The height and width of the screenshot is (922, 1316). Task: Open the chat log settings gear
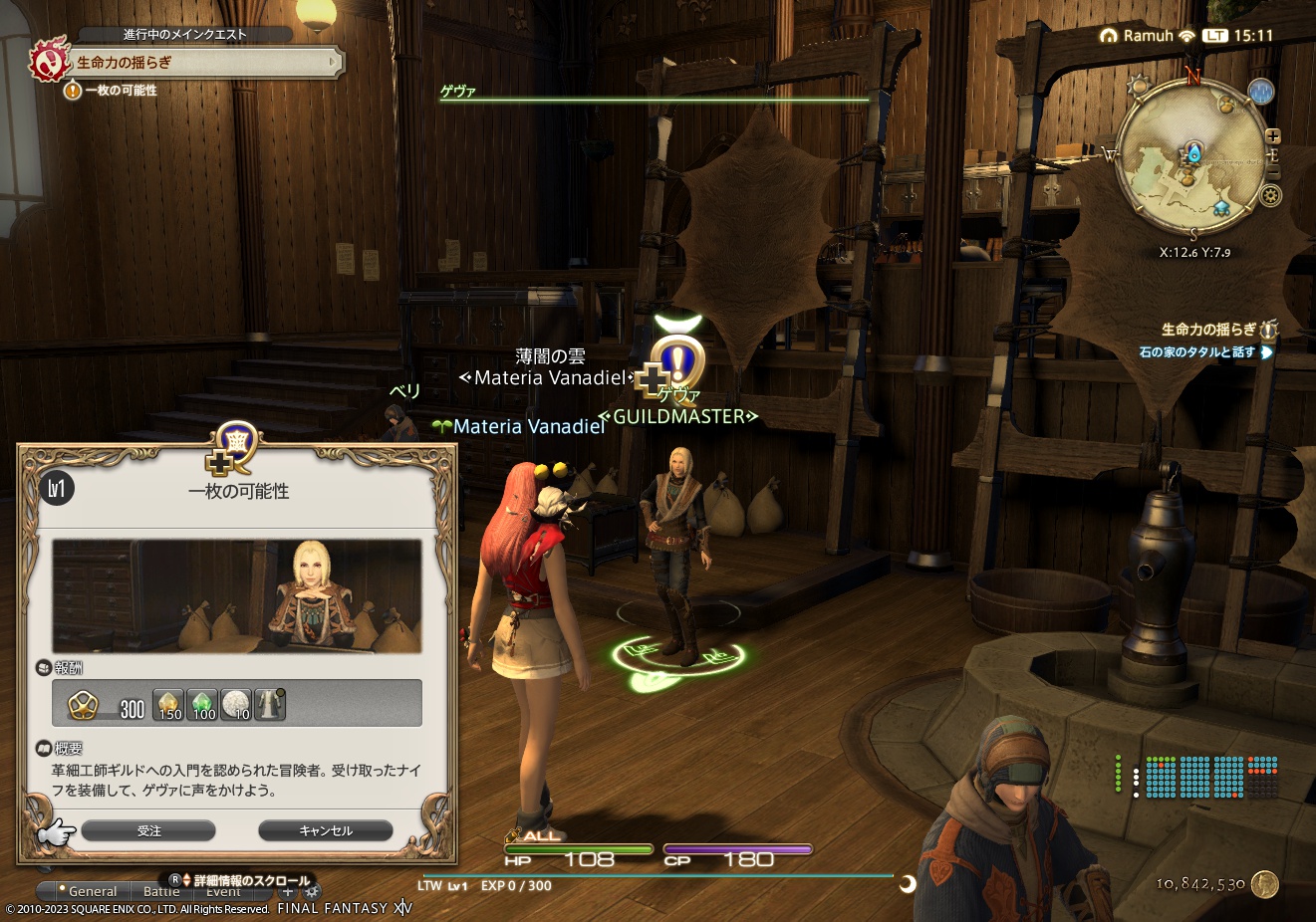click(313, 891)
